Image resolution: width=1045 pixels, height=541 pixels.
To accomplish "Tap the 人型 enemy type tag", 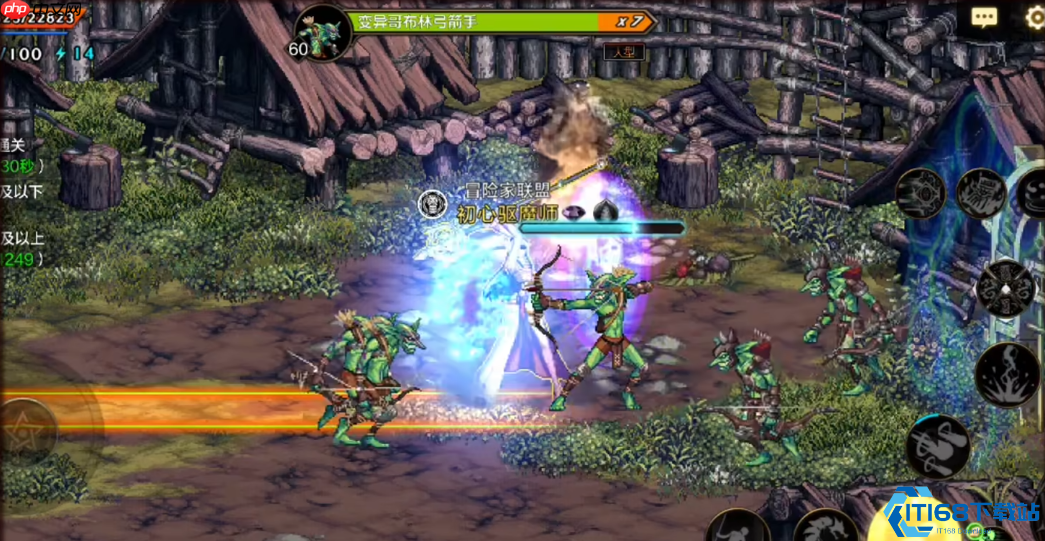I will tap(624, 51).
